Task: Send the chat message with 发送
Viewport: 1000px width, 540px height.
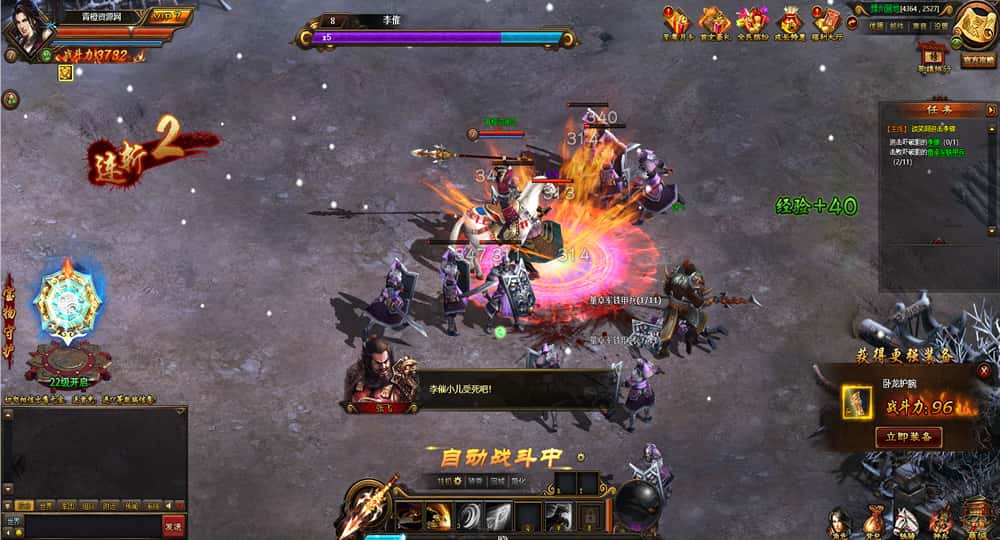Action: coord(173,526)
